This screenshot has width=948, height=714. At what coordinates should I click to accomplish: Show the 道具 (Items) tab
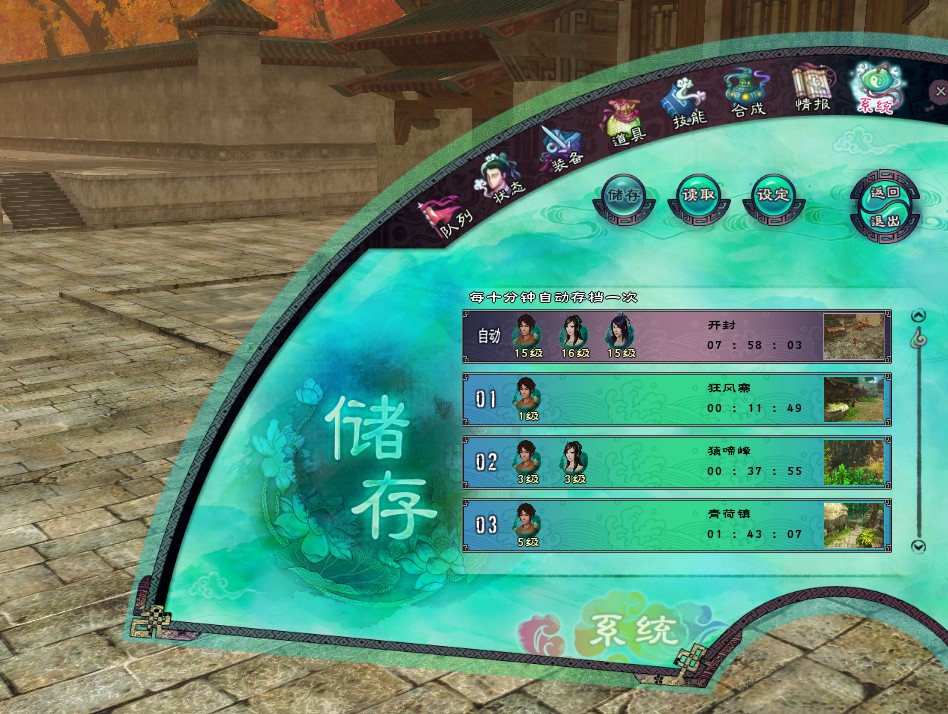pyautogui.click(x=624, y=124)
